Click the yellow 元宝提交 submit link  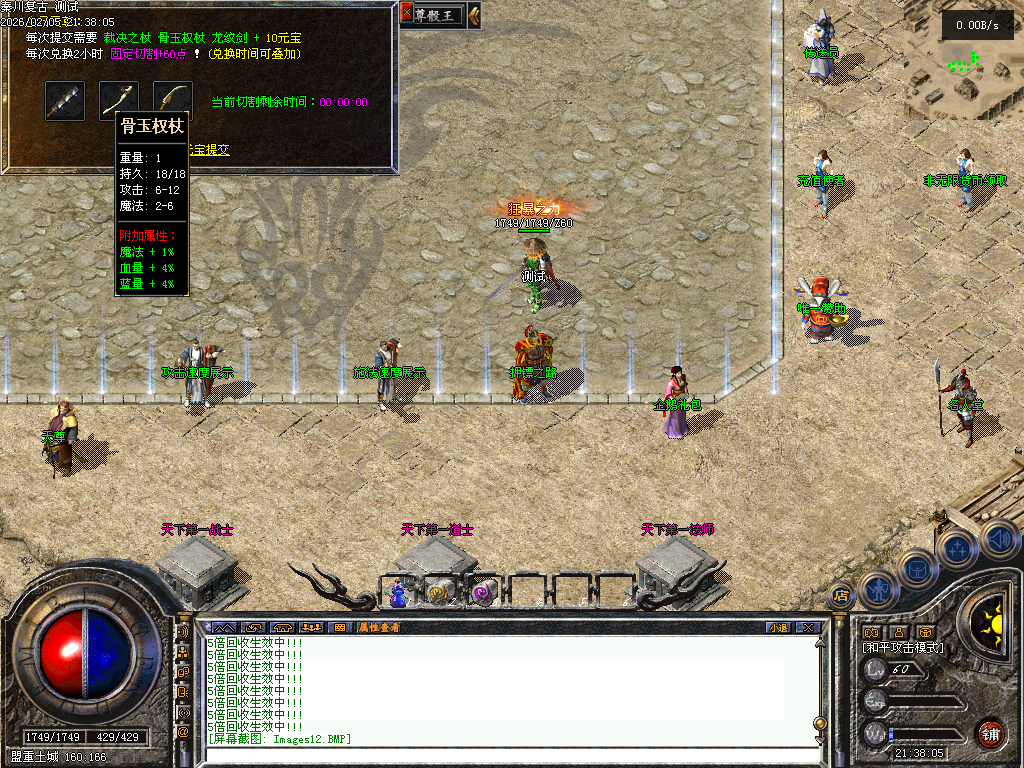(208, 150)
